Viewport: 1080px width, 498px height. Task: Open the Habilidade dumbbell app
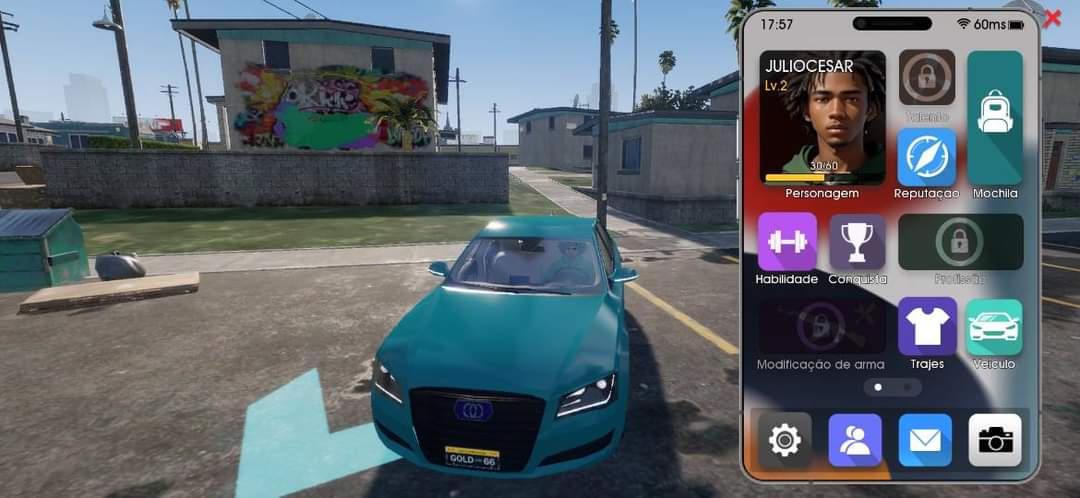[787, 242]
